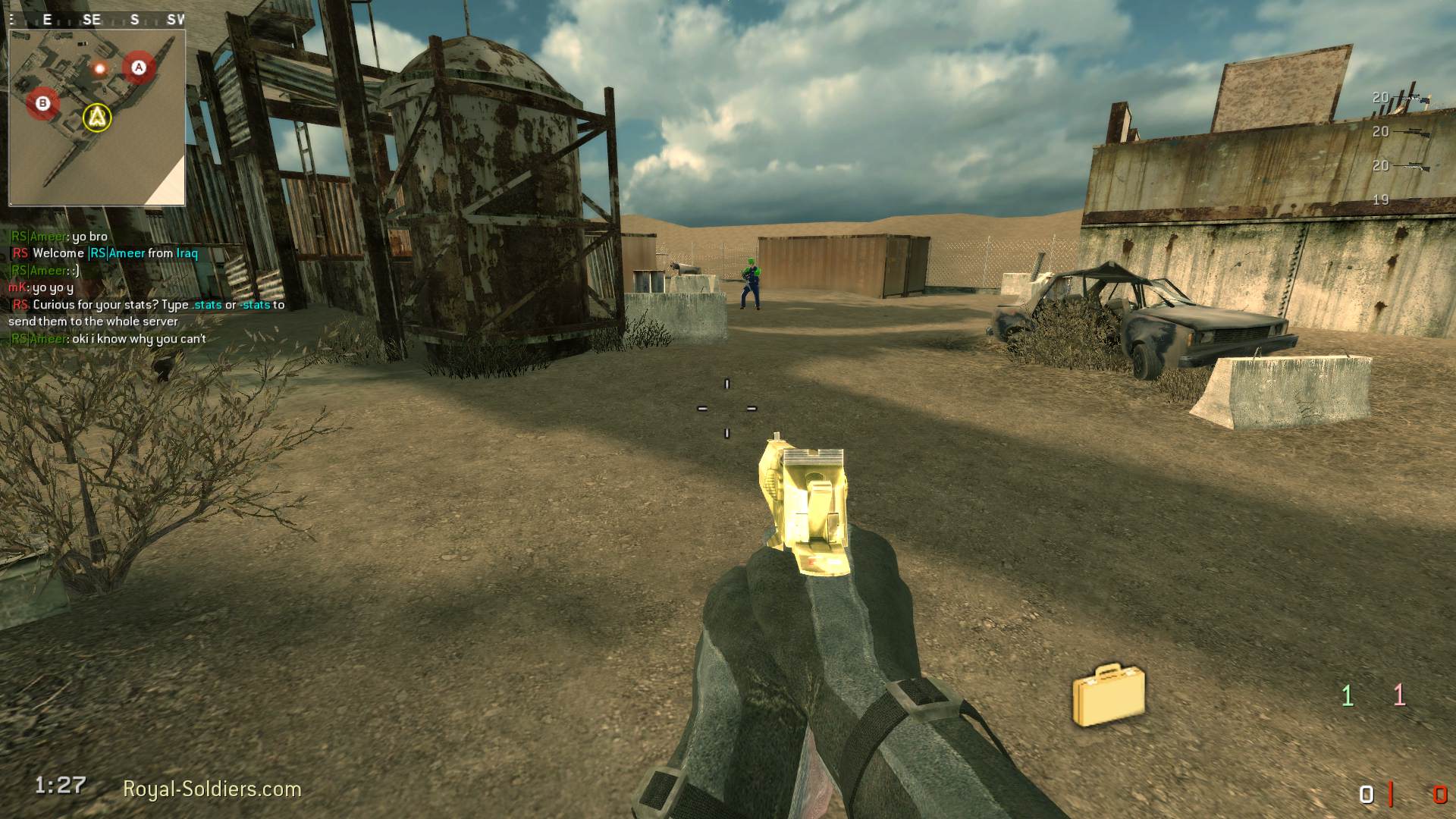Click the second sniper rifle icon in killfeed
This screenshot has height=819, width=1456.
pyautogui.click(x=1413, y=132)
